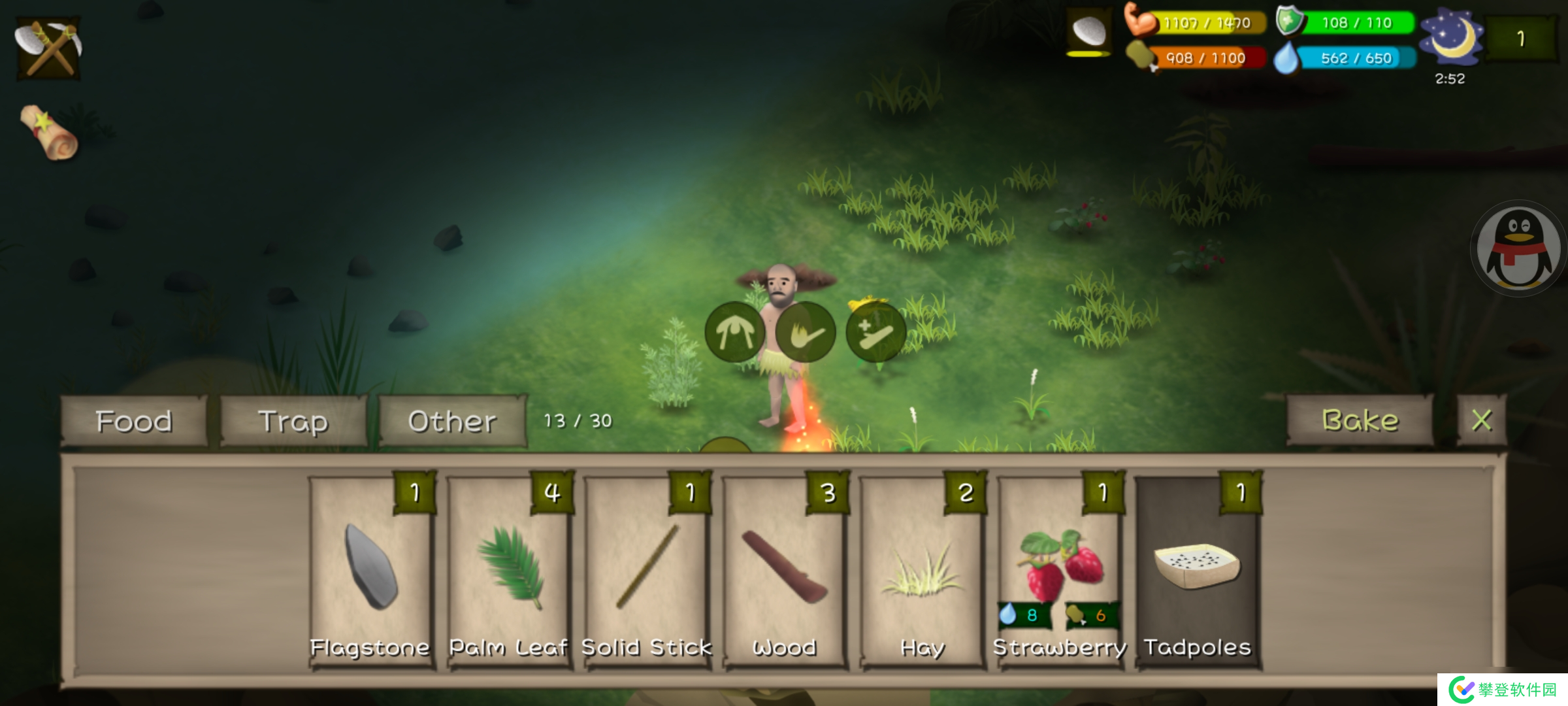
Task: Open the QQ penguin overlay button
Action: coord(1518,248)
